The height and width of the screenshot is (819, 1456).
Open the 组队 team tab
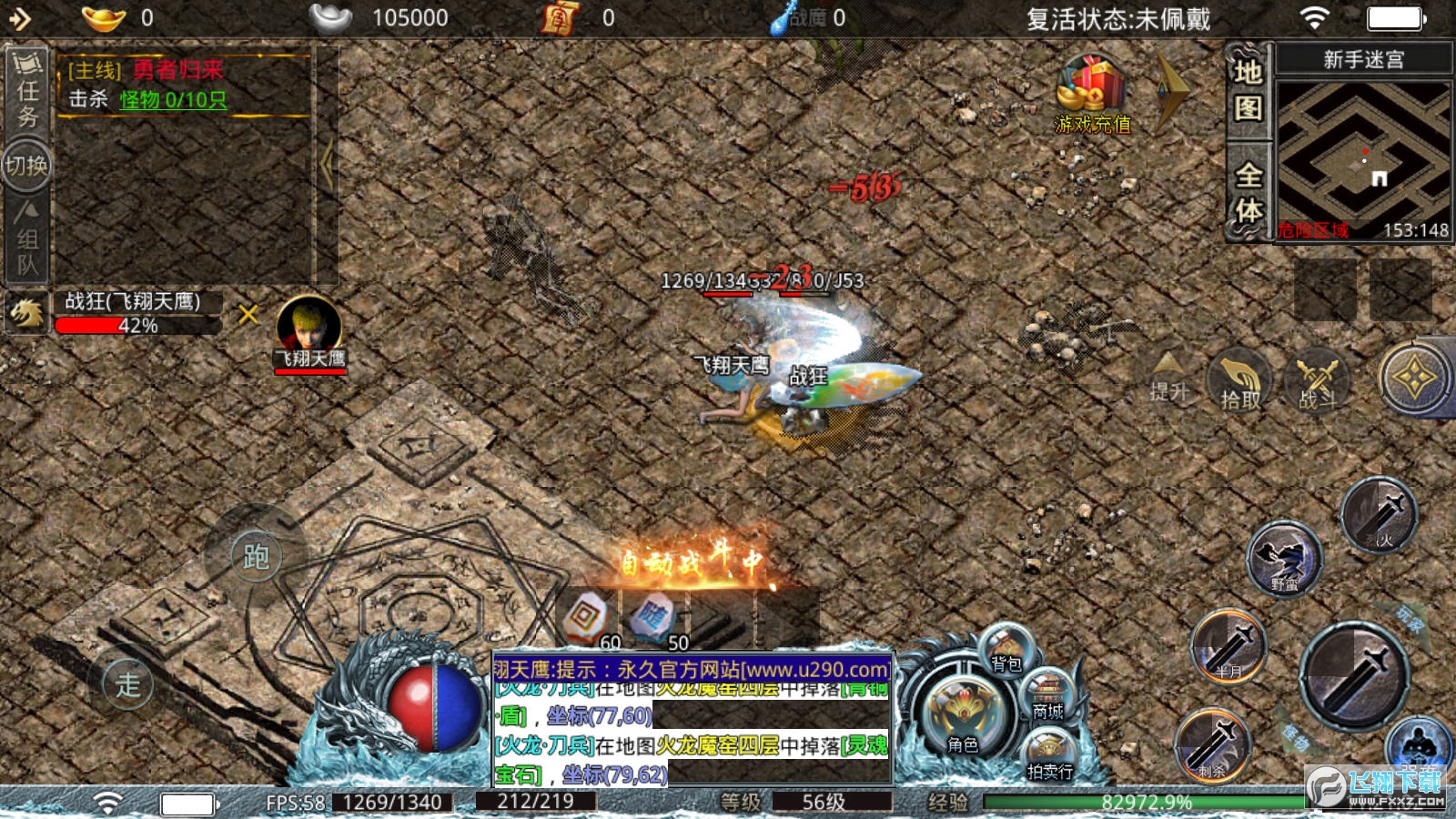pyautogui.click(x=27, y=239)
